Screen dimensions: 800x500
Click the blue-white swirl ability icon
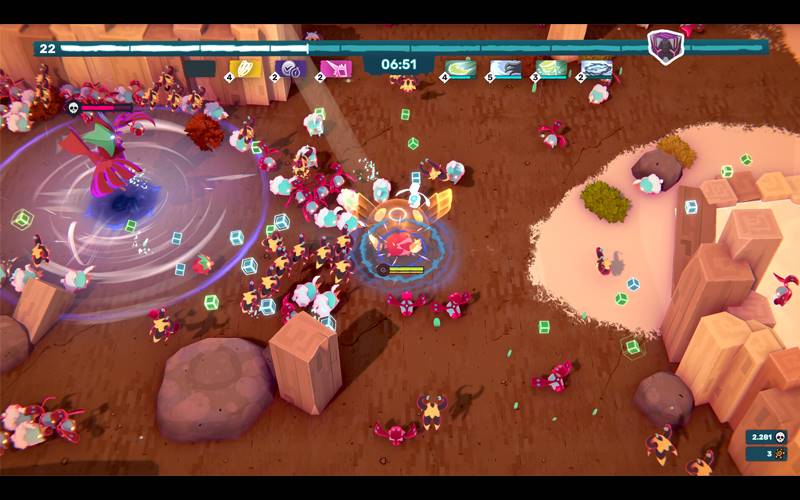tap(597, 69)
